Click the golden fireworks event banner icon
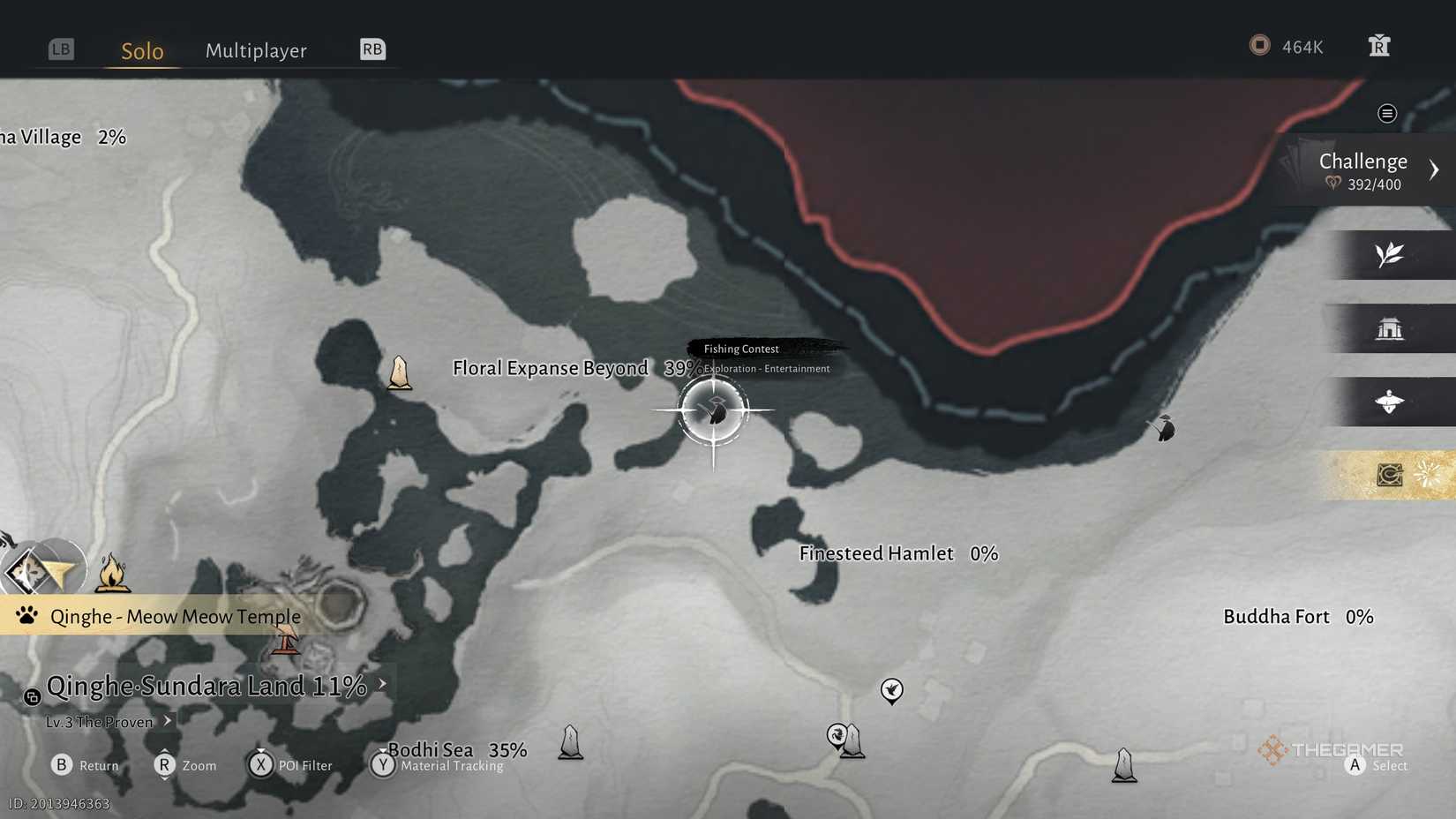This screenshot has height=819, width=1456. [1423, 474]
